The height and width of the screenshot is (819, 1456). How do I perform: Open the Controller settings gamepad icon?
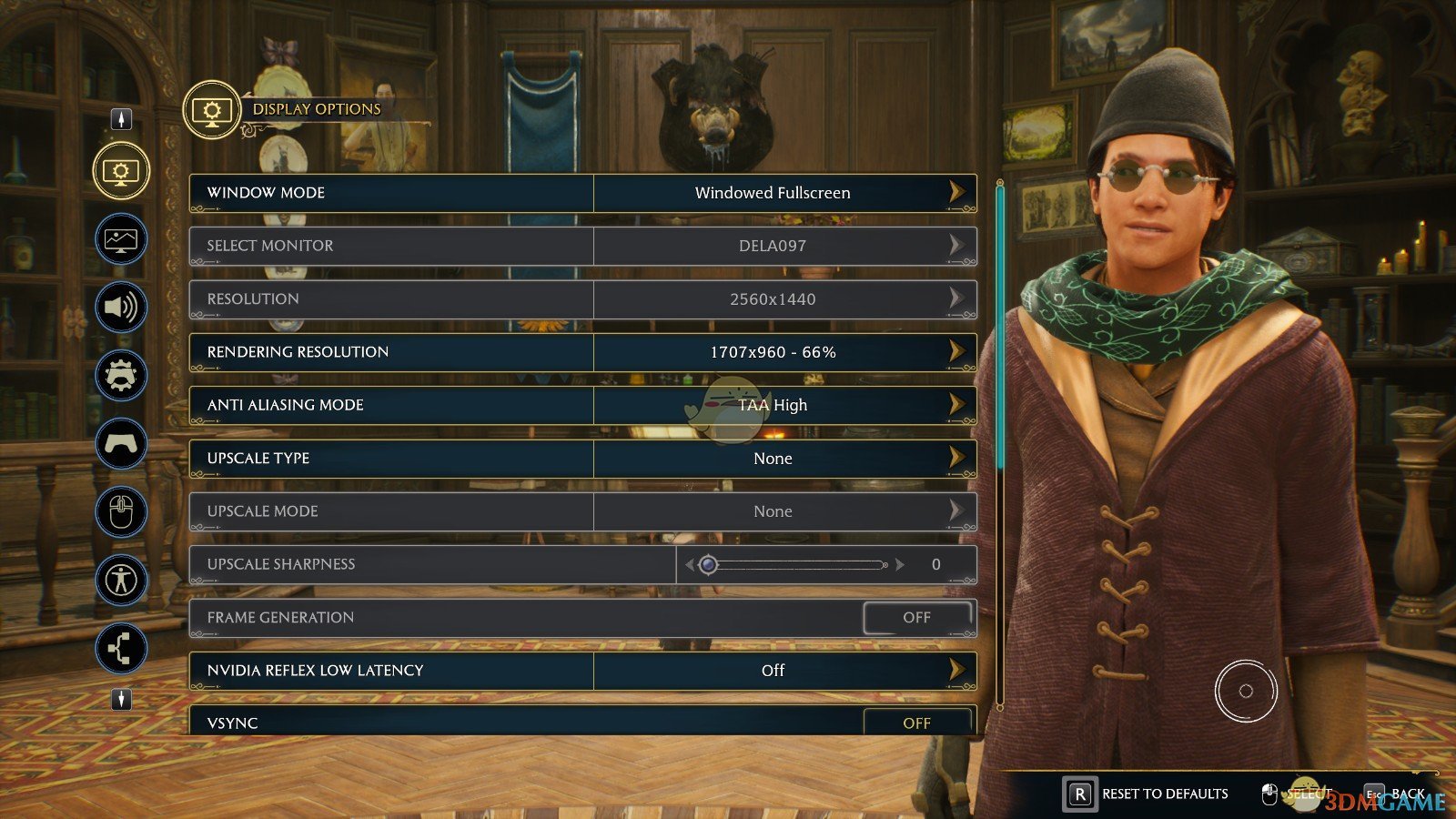121,443
